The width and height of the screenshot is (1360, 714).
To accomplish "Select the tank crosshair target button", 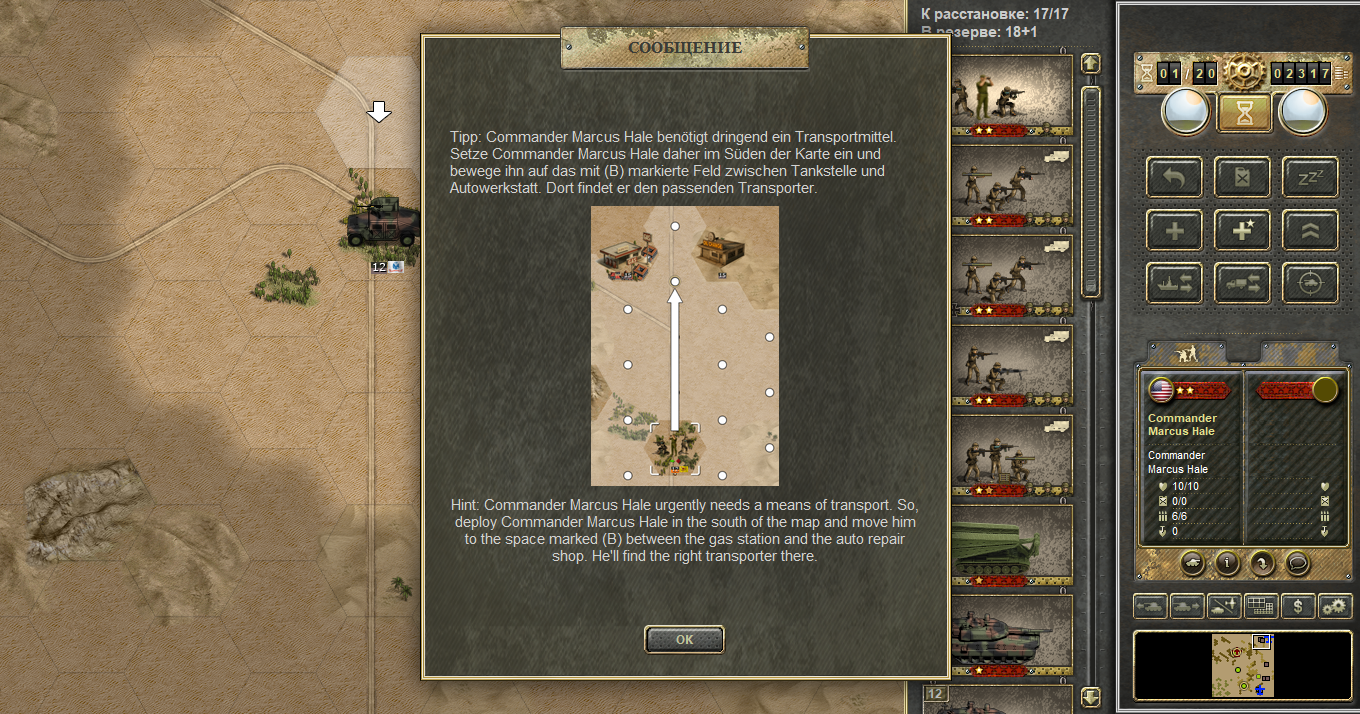I will pyautogui.click(x=1310, y=284).
